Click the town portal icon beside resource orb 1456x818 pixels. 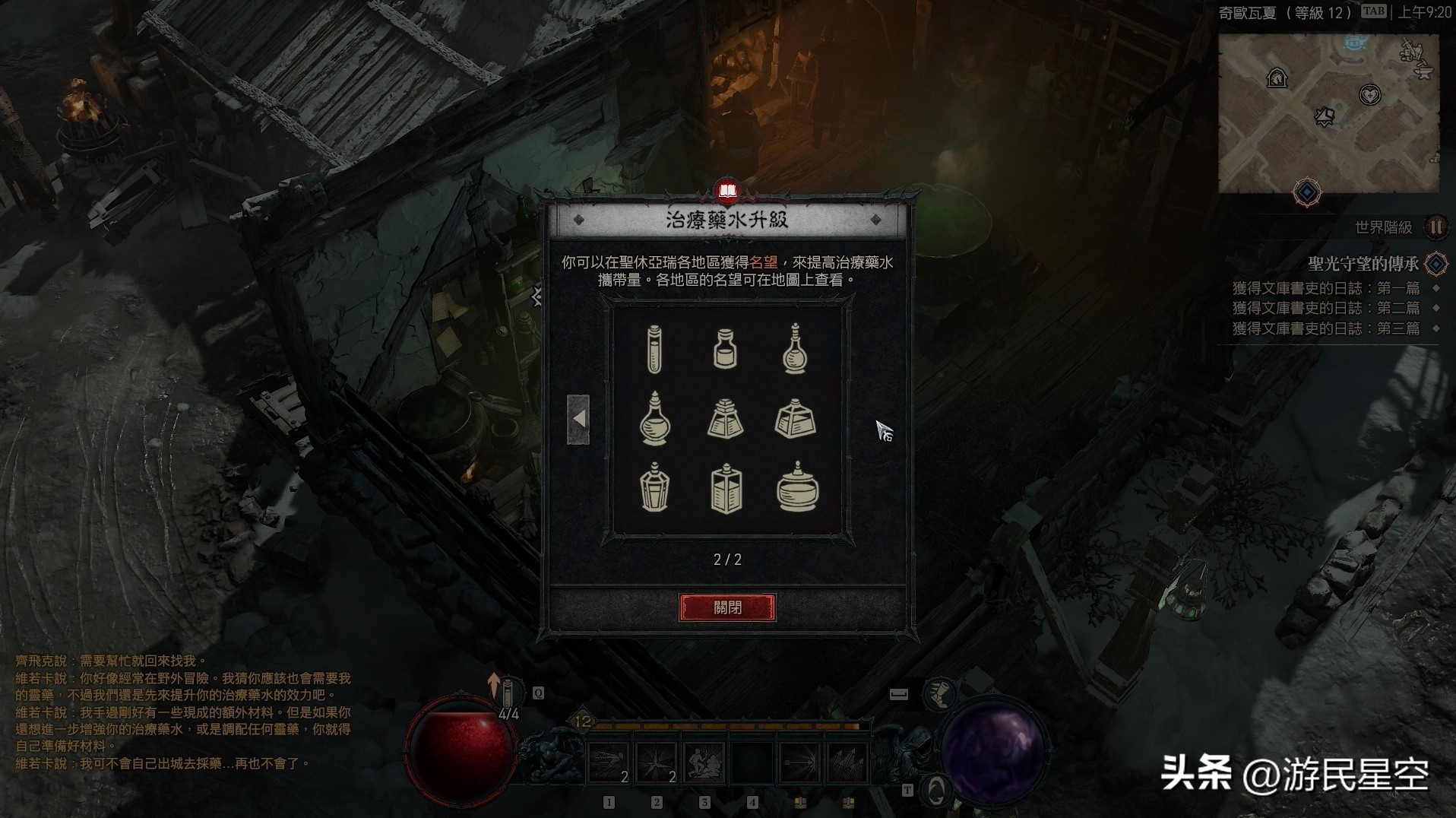pos(937,790)
